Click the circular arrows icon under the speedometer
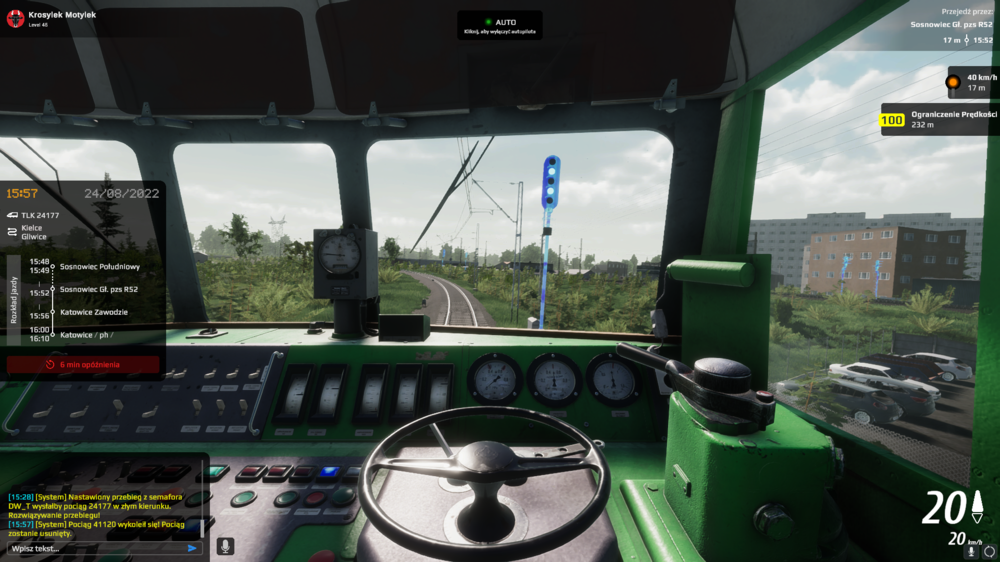Image resolution: width=1000 pixels, height=562 pixels. pyautogui.click(x=989, y=551)
